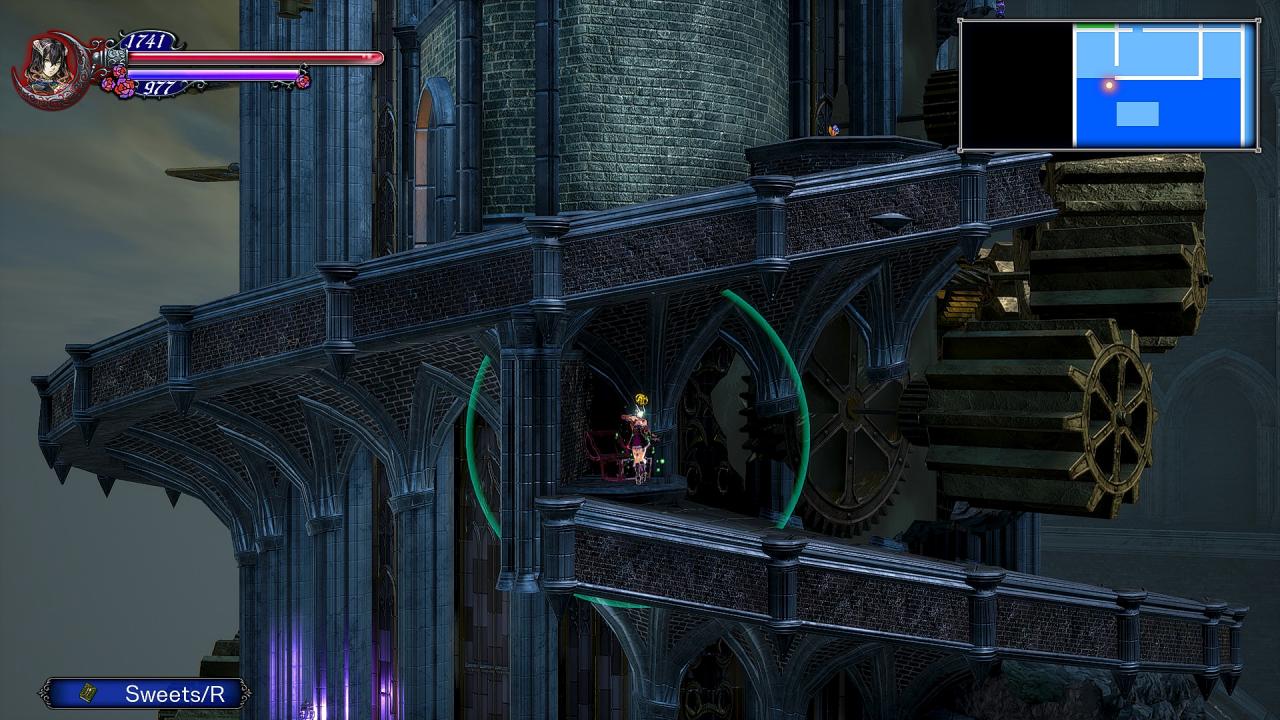Click Miriam's character portrait
Viewport: 1280px width, 720px height.
pos(46,68)
